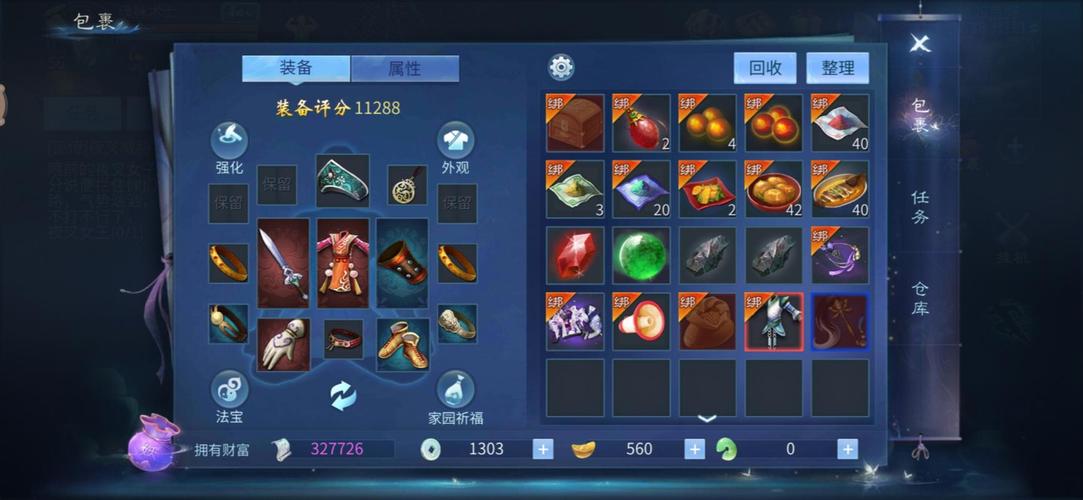This screenshot has height=500, width=1083.
Task: Expand the bag with the down arrow
Action: pos(707,419)
